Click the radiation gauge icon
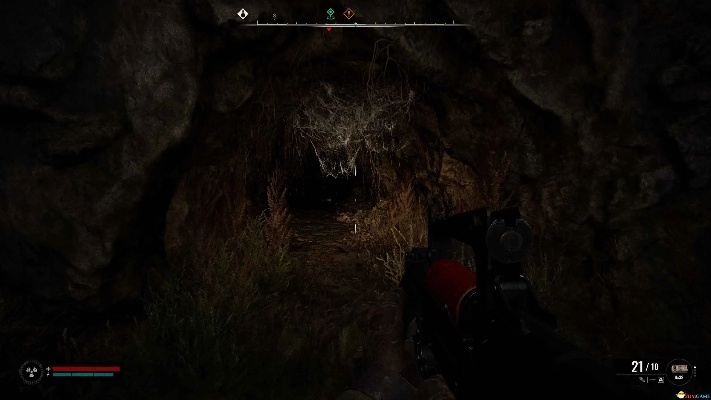Image resolution: width=711 pixels, height=400 pixels. pyautogui.click(x=30, y=372)
